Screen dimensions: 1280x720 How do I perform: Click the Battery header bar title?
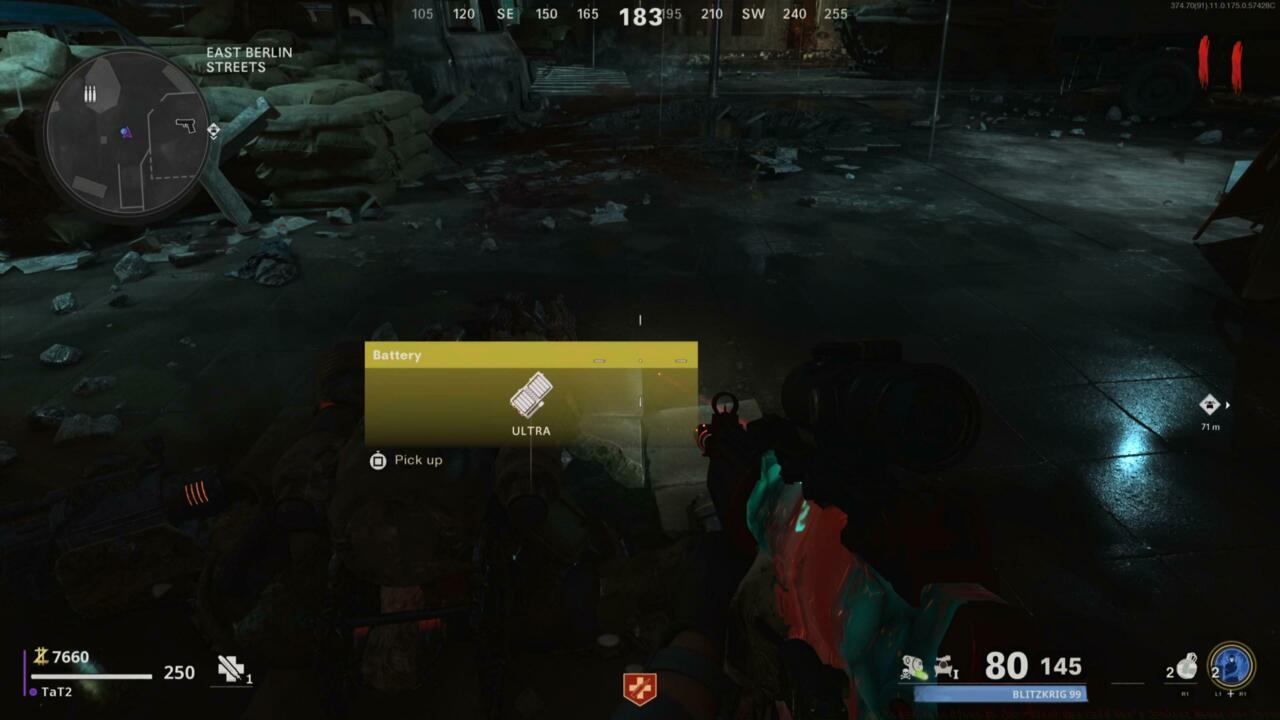click(396, 355)
